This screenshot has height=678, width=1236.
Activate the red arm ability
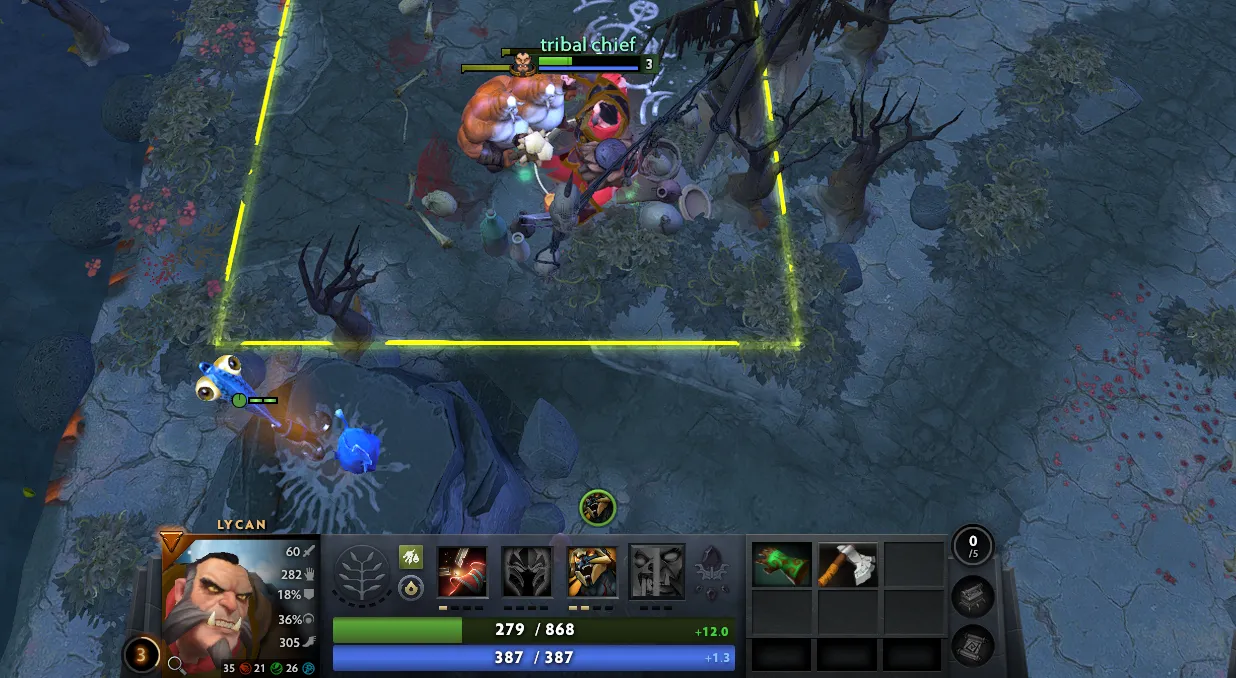(462, 572)
